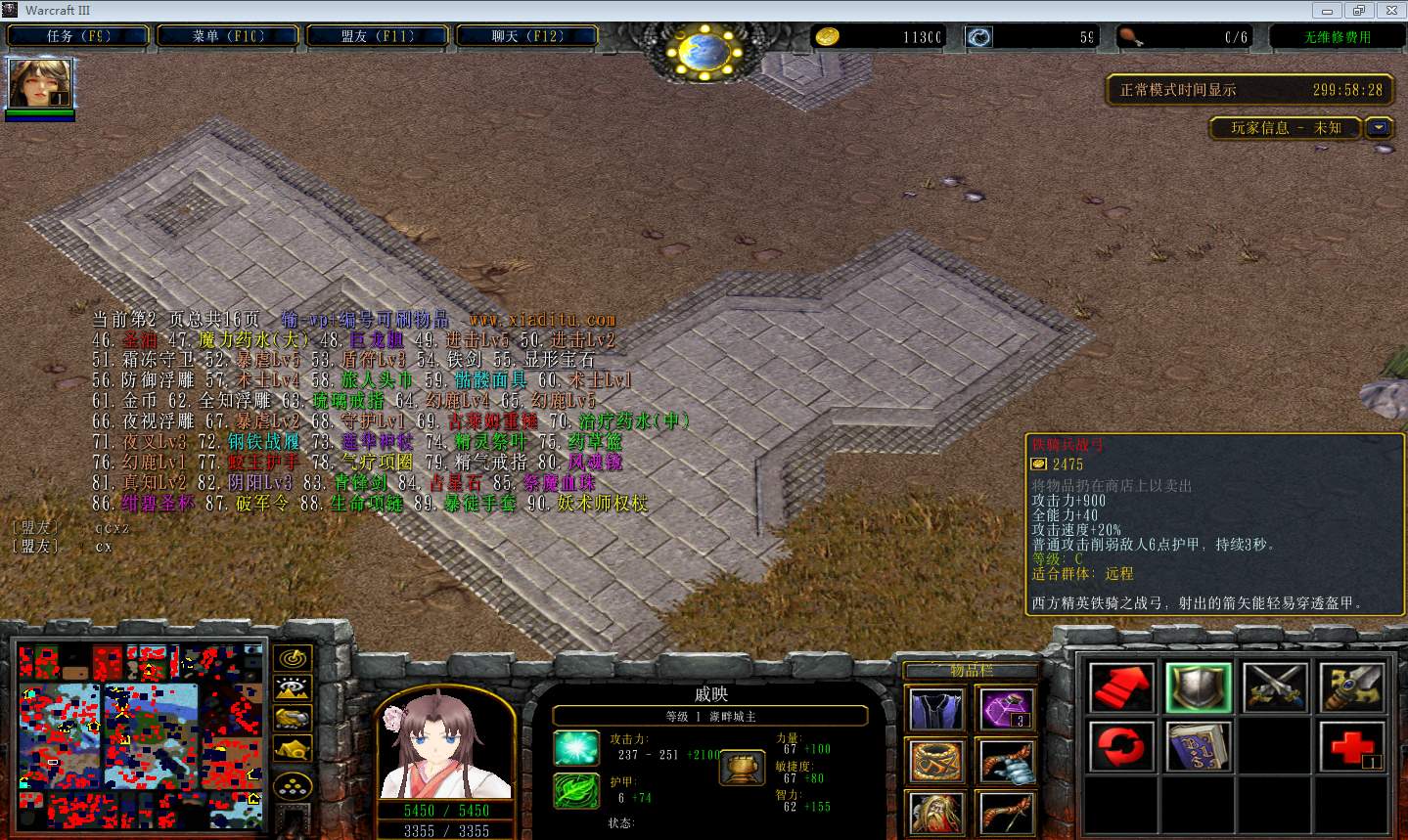Open the 盟友 (F11) allies menu

point(378,36)
